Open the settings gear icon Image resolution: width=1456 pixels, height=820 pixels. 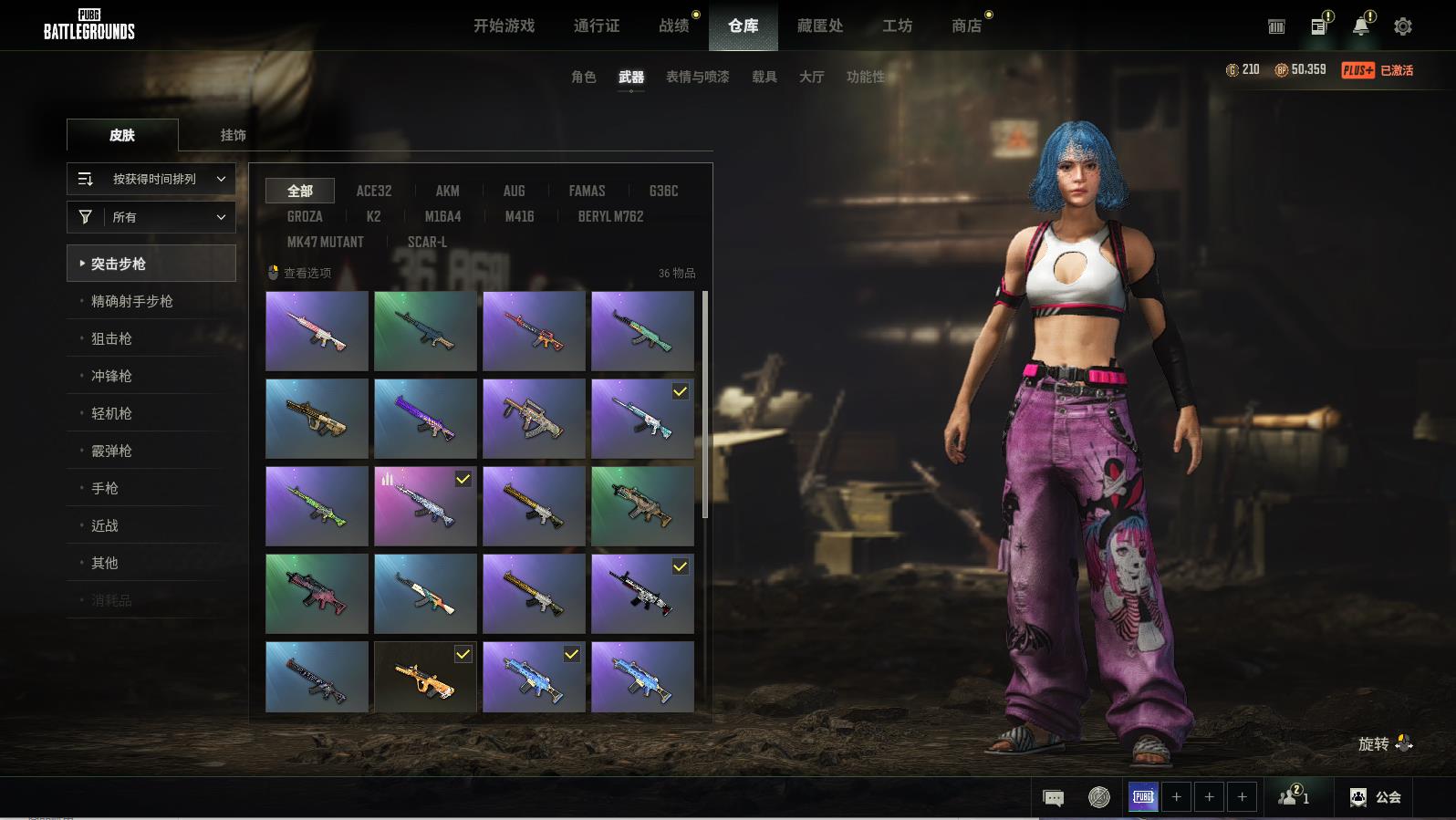1403,26
